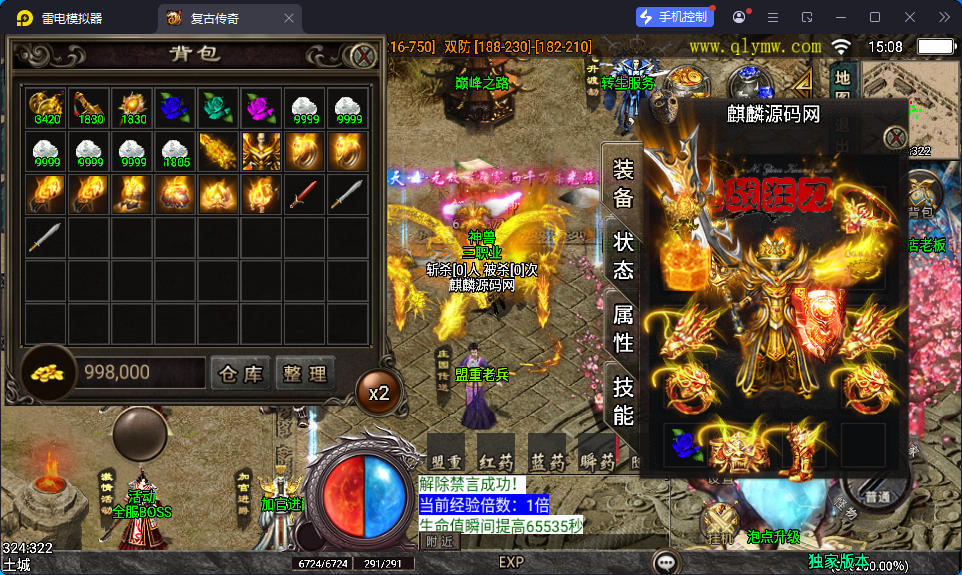Viewport: 962px width, 575px height.
Task: Close the character equipment panel
Action: [x=894, y=137]
